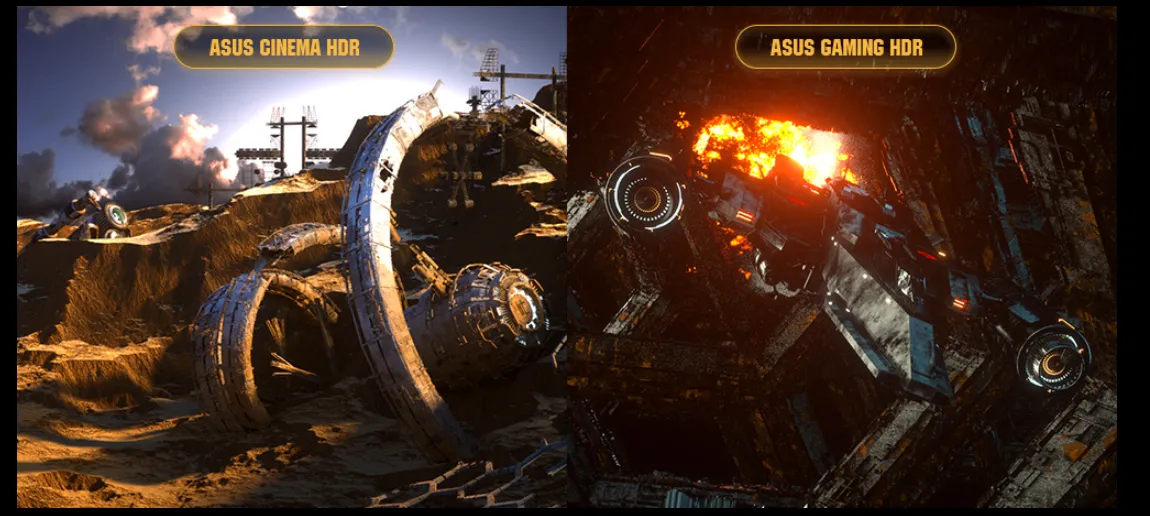Choose the ASUS Gaming HDR mode
The height and width of the screenshot is (516, 1150).
(x=845, y=47)
